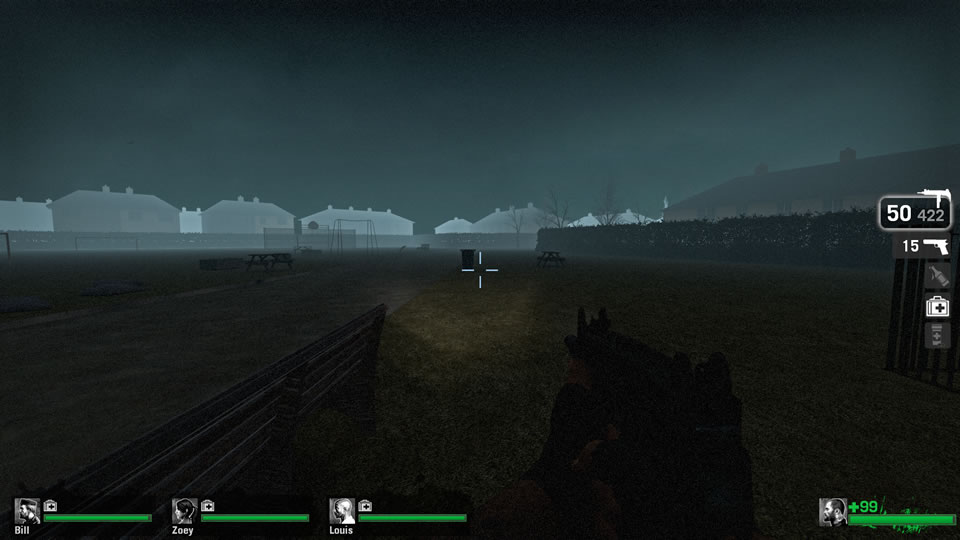Click the medkit icon next to Louis's portrait
This screenshot has height=540, width=960.
[365, 506]
